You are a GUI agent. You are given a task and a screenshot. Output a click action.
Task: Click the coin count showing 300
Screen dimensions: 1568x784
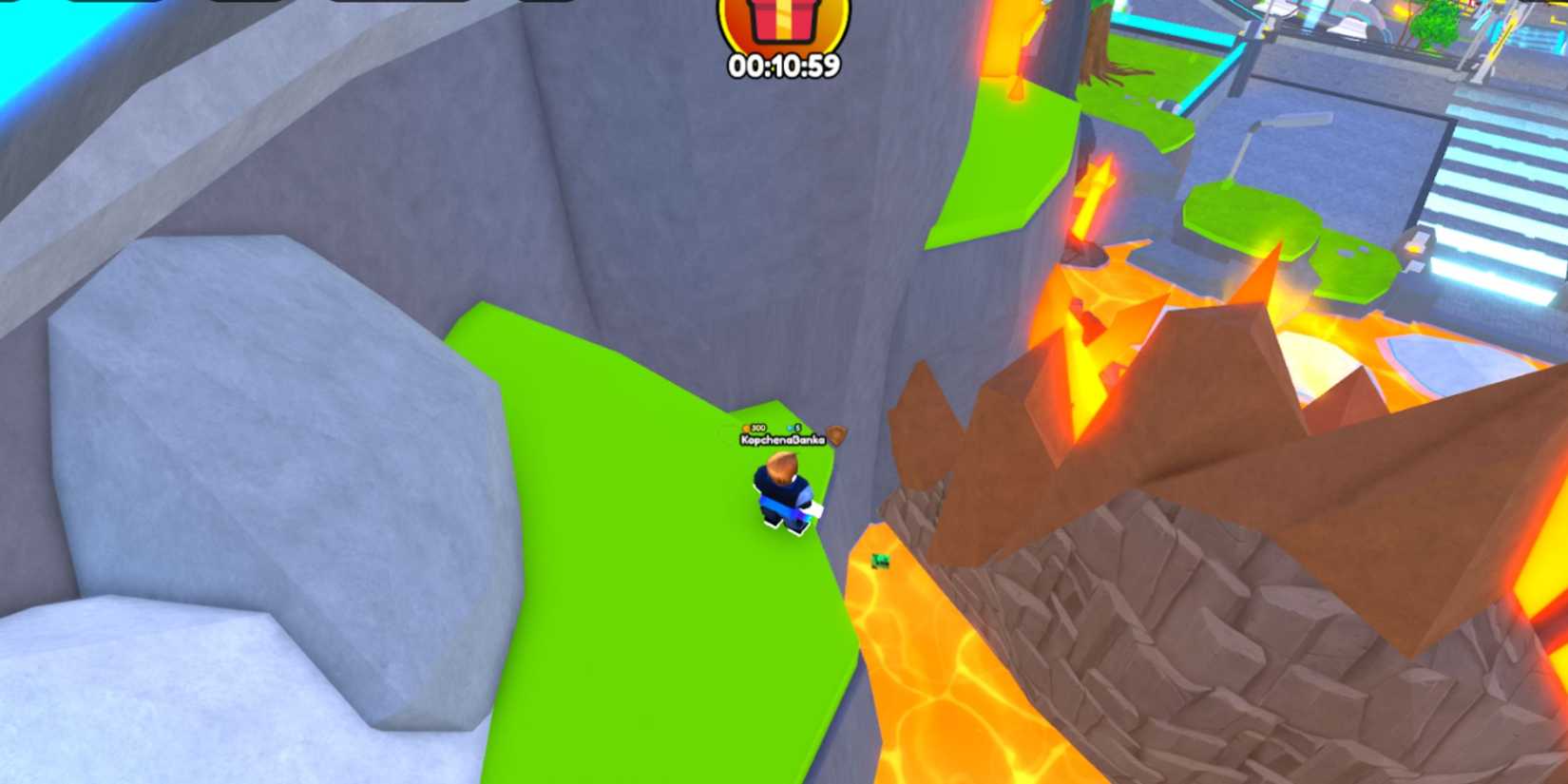coord(756,428)
